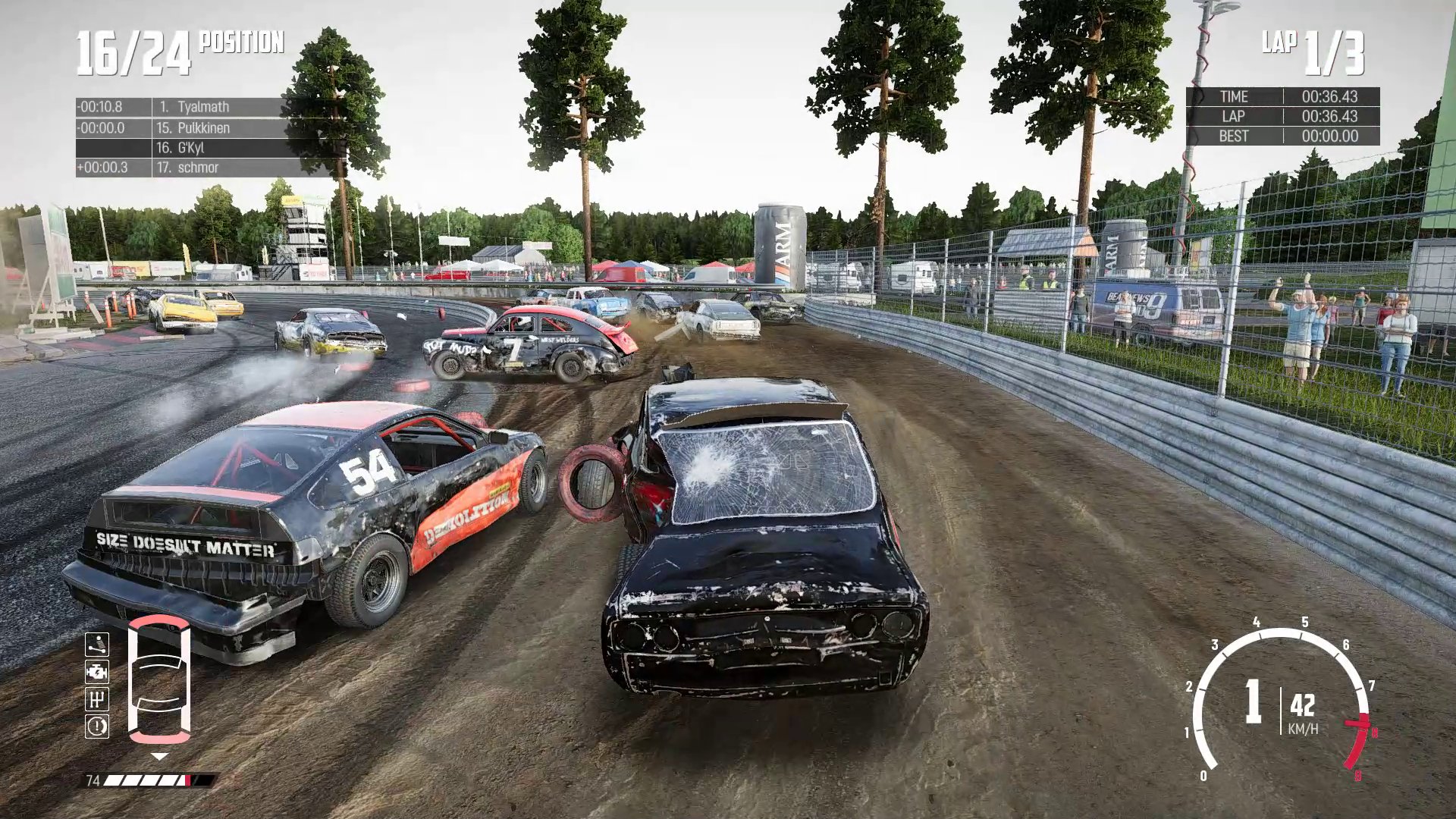
Task: Click schmor in the position list
Action: pos(203,168)
